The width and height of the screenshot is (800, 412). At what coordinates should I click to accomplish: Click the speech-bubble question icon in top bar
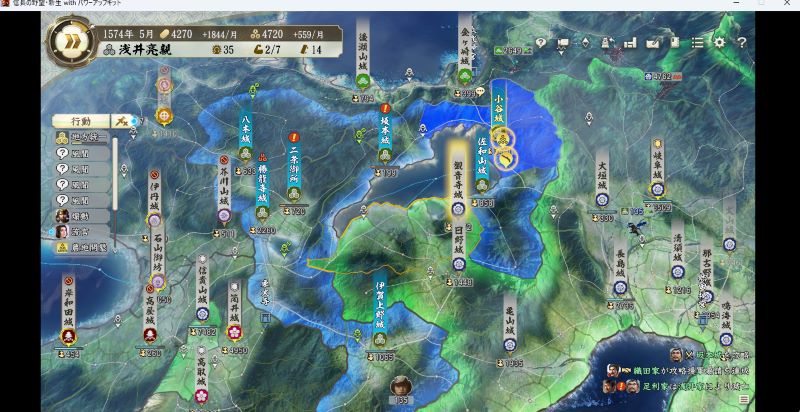tap(540, 43)
